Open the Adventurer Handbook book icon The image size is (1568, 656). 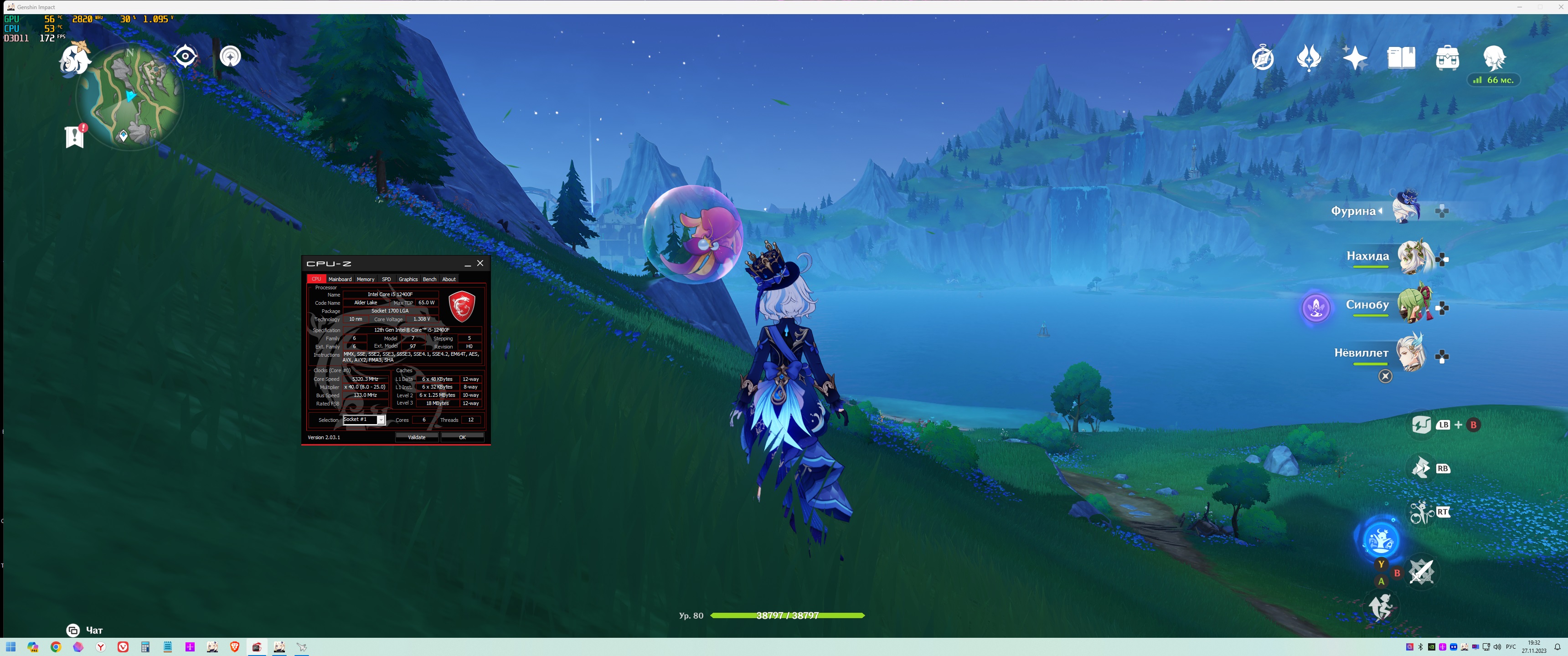click(1401, 58)
